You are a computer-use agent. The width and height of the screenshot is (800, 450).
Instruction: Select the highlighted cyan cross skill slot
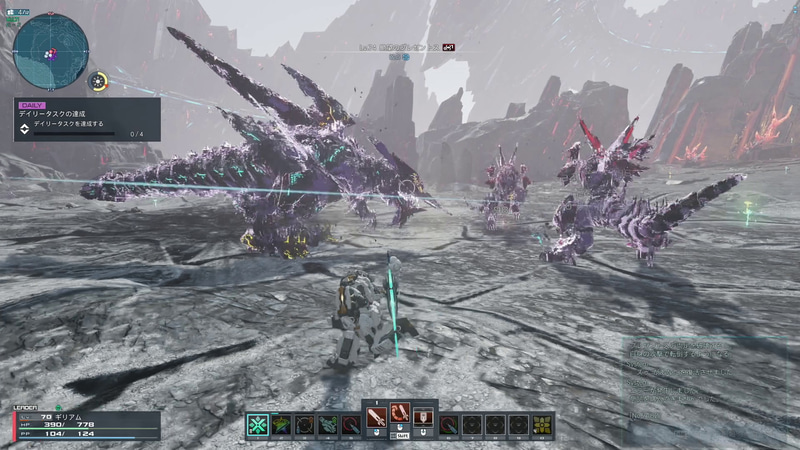point(258,425)
